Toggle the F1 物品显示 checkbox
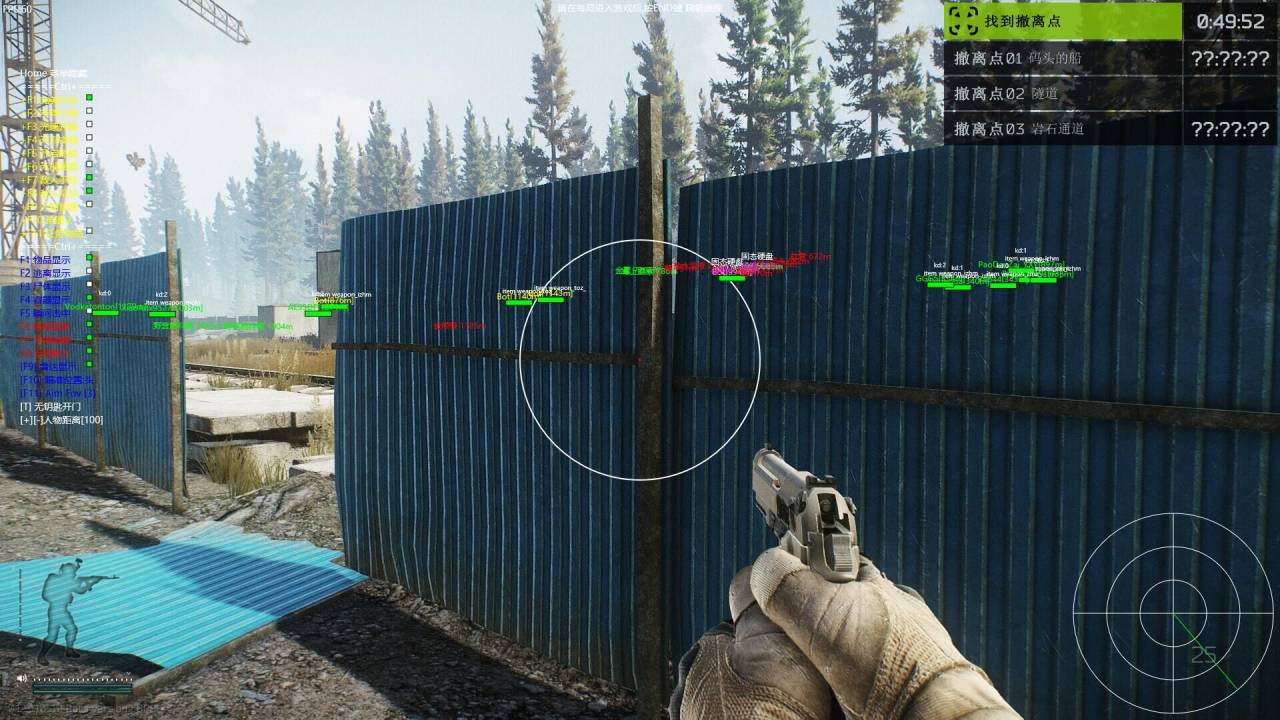1280x720 pixels. point(89,258)
